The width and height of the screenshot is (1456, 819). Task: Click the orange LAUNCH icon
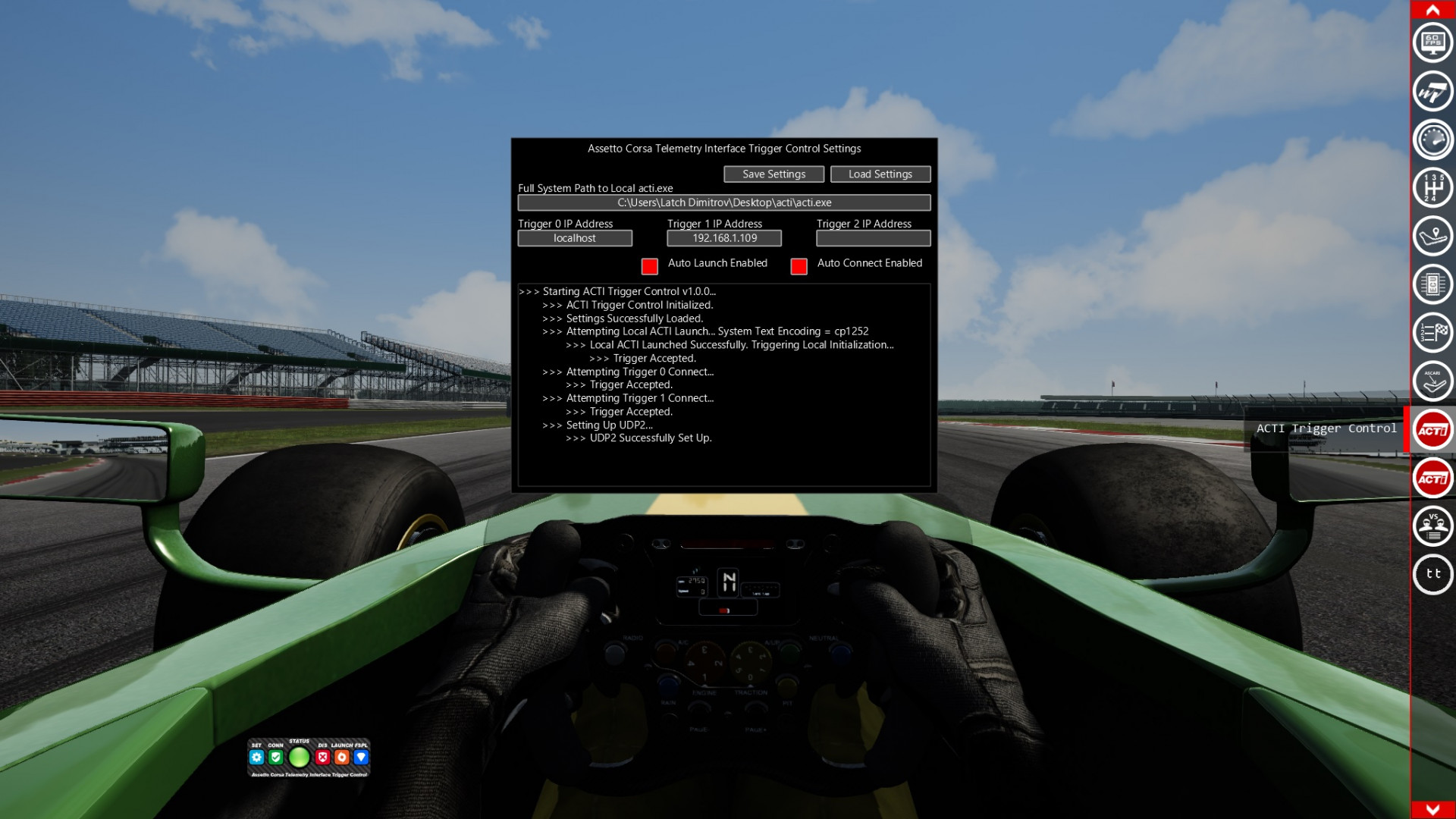click(341, 757)
